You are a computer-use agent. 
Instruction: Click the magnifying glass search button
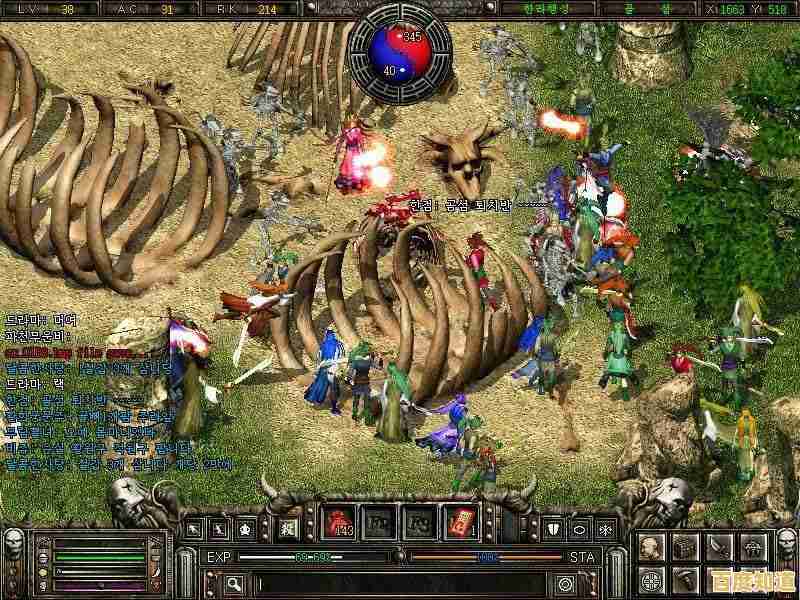pyautogui.click(x=234, y=583)
